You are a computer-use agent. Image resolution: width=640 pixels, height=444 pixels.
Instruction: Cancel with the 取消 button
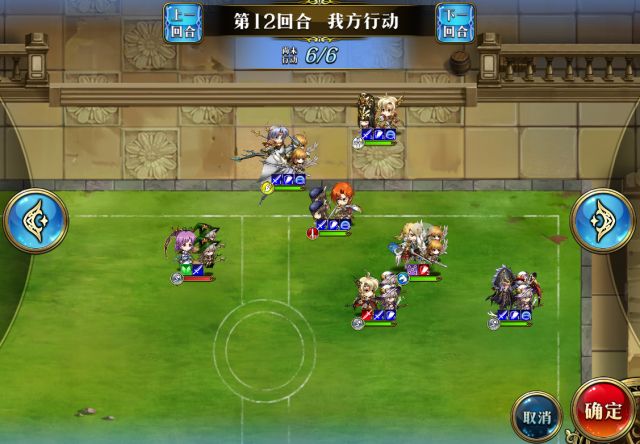coord(536,416)
